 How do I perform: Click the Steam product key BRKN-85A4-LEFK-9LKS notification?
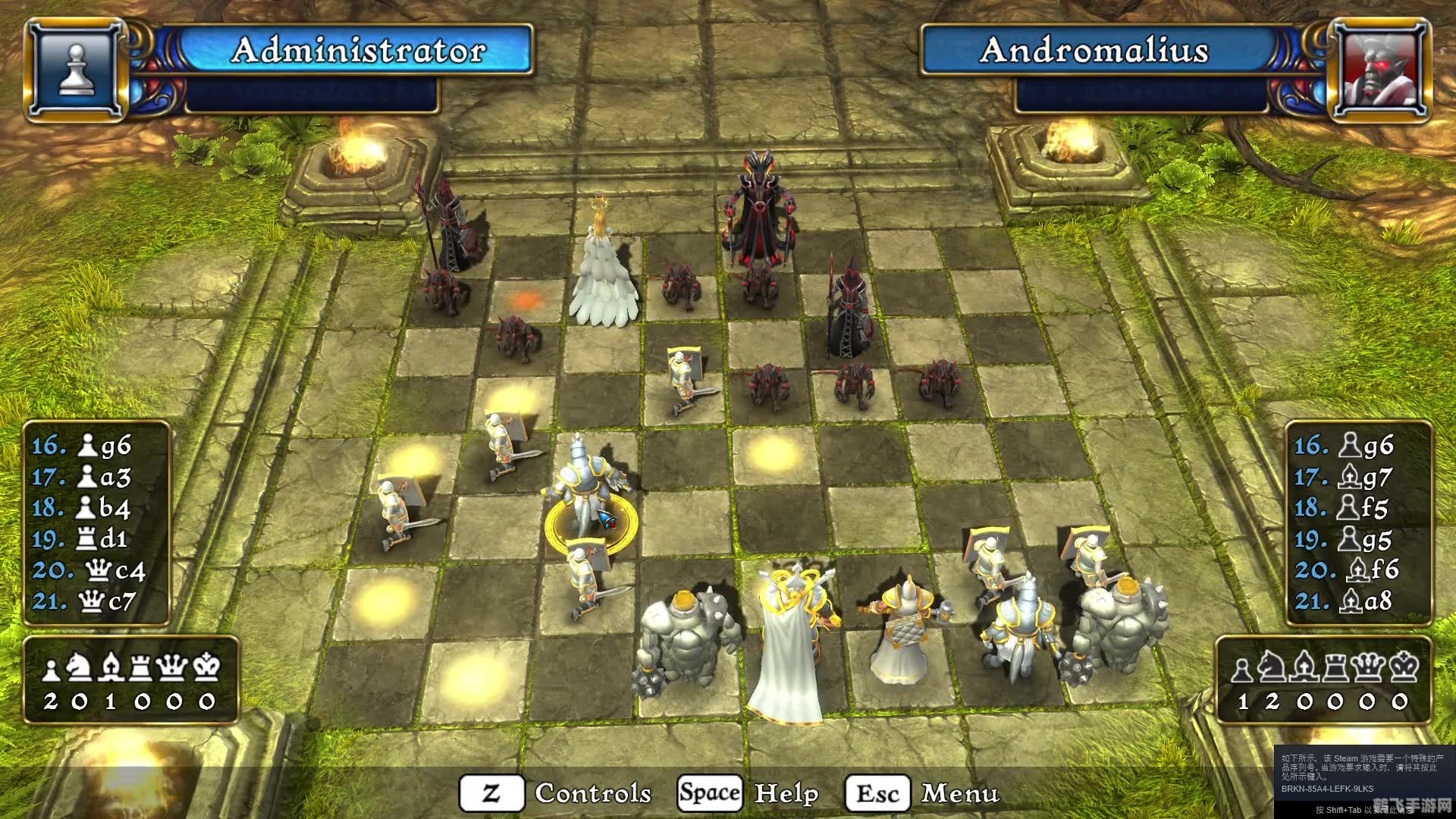(1326, 789)
